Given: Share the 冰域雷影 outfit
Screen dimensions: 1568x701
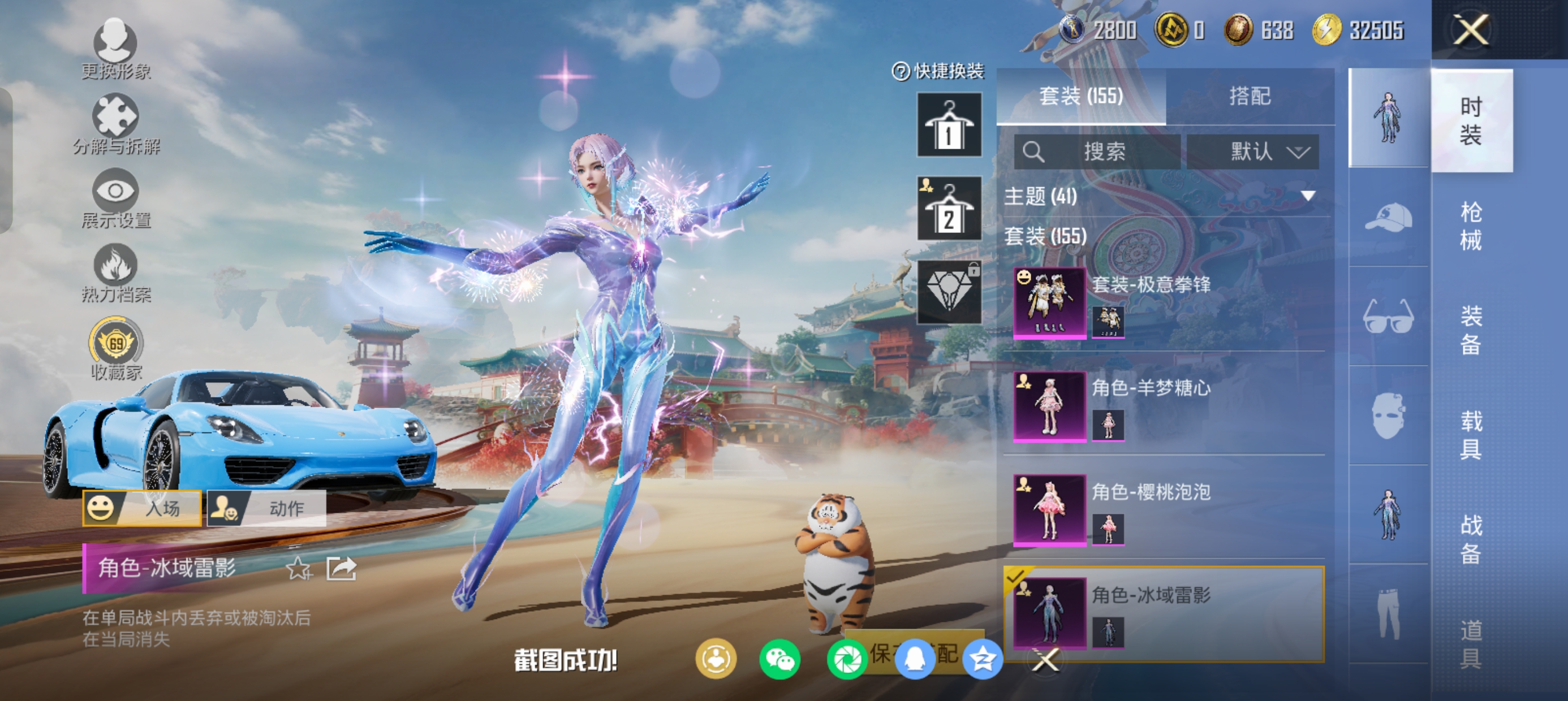Looking at the screenshot, I should tap(341, 570).
